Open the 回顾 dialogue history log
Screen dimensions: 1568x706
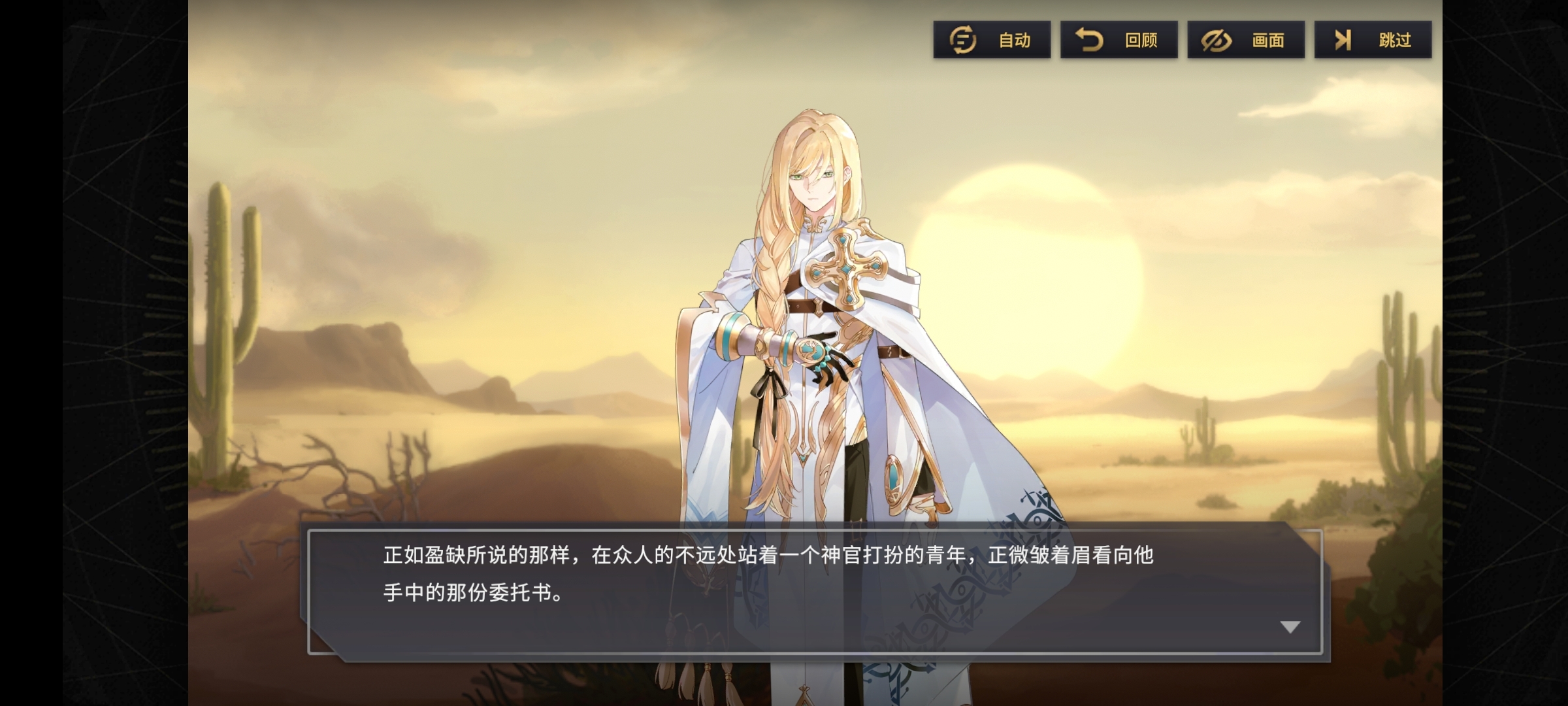click(1119, 40)
